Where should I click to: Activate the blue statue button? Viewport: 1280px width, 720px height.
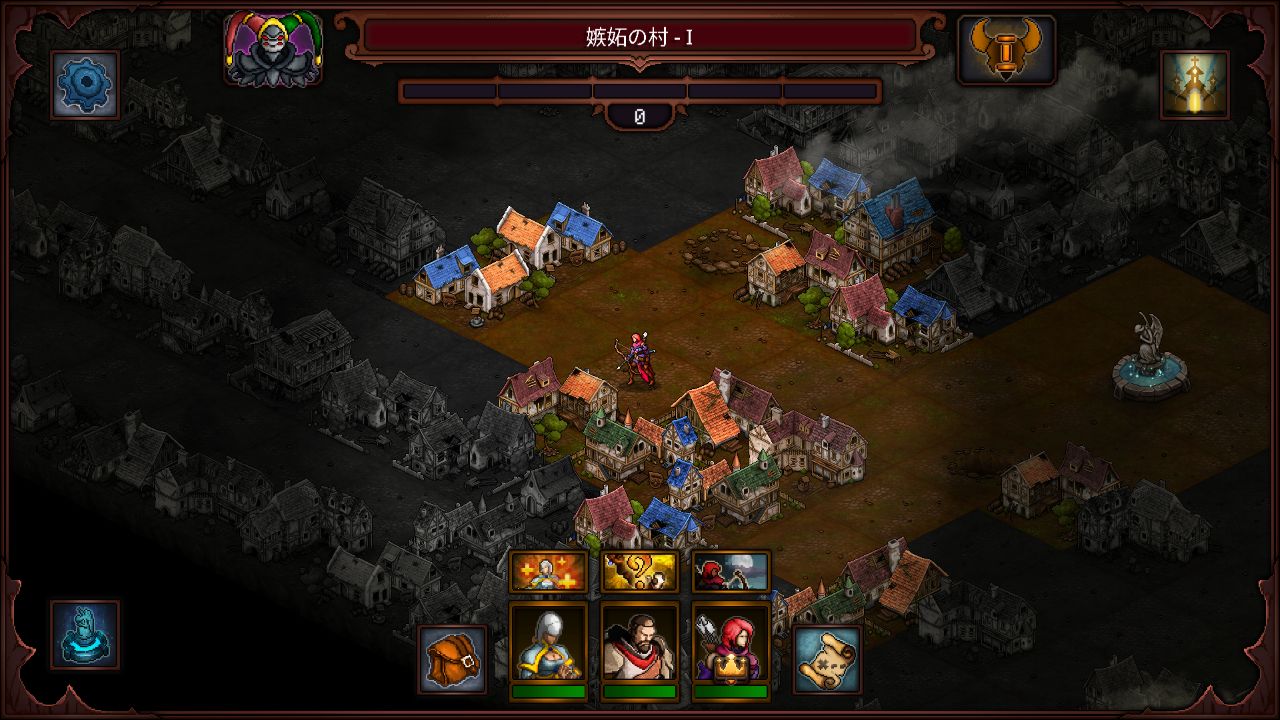pyautogui.click(x=85, y=634)
